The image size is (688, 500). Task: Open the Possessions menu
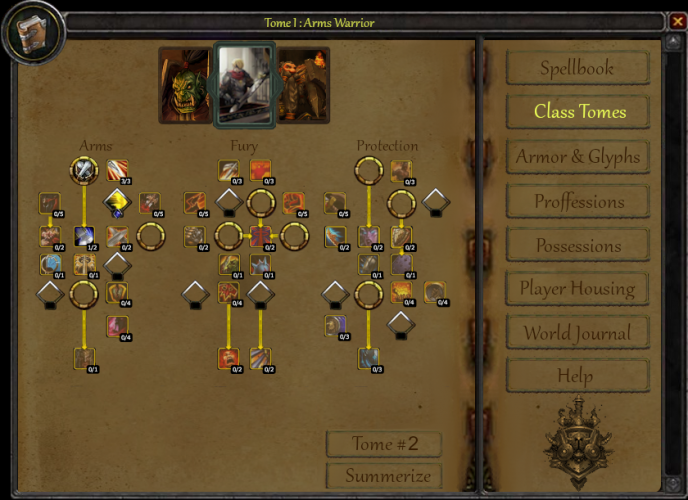[x=578, y=245]
